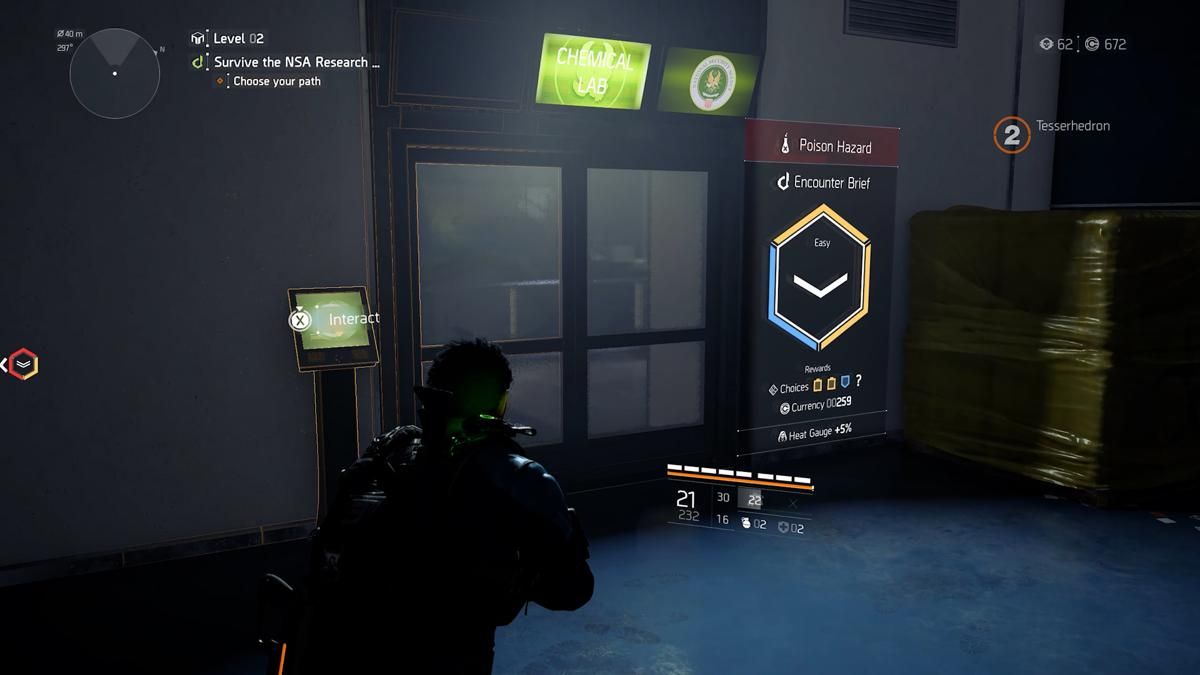Select the Tesserhedron number 2 marker
The height and width of the screenshot is (675, 1200).
[x=1011, y=135]
